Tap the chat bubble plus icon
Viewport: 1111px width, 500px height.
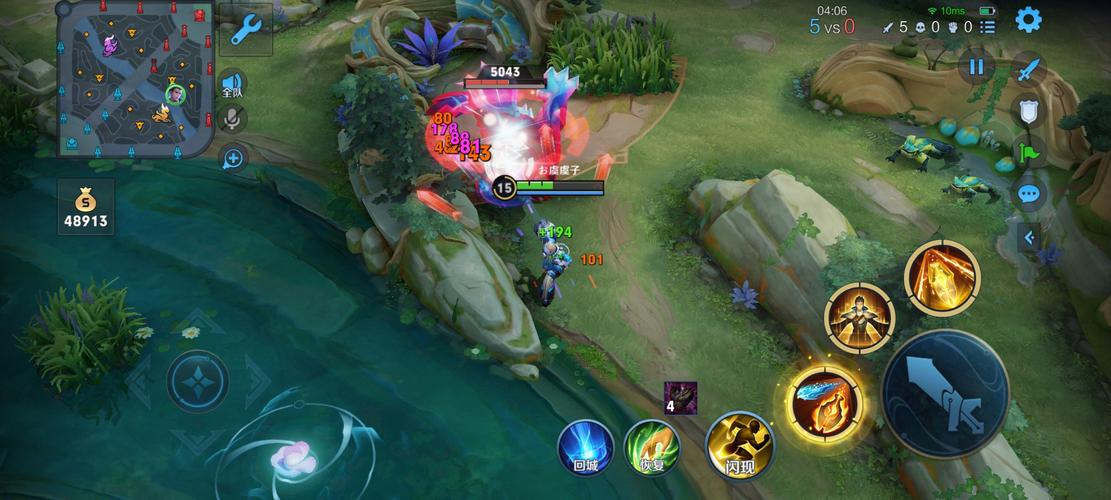coord(233,158)
